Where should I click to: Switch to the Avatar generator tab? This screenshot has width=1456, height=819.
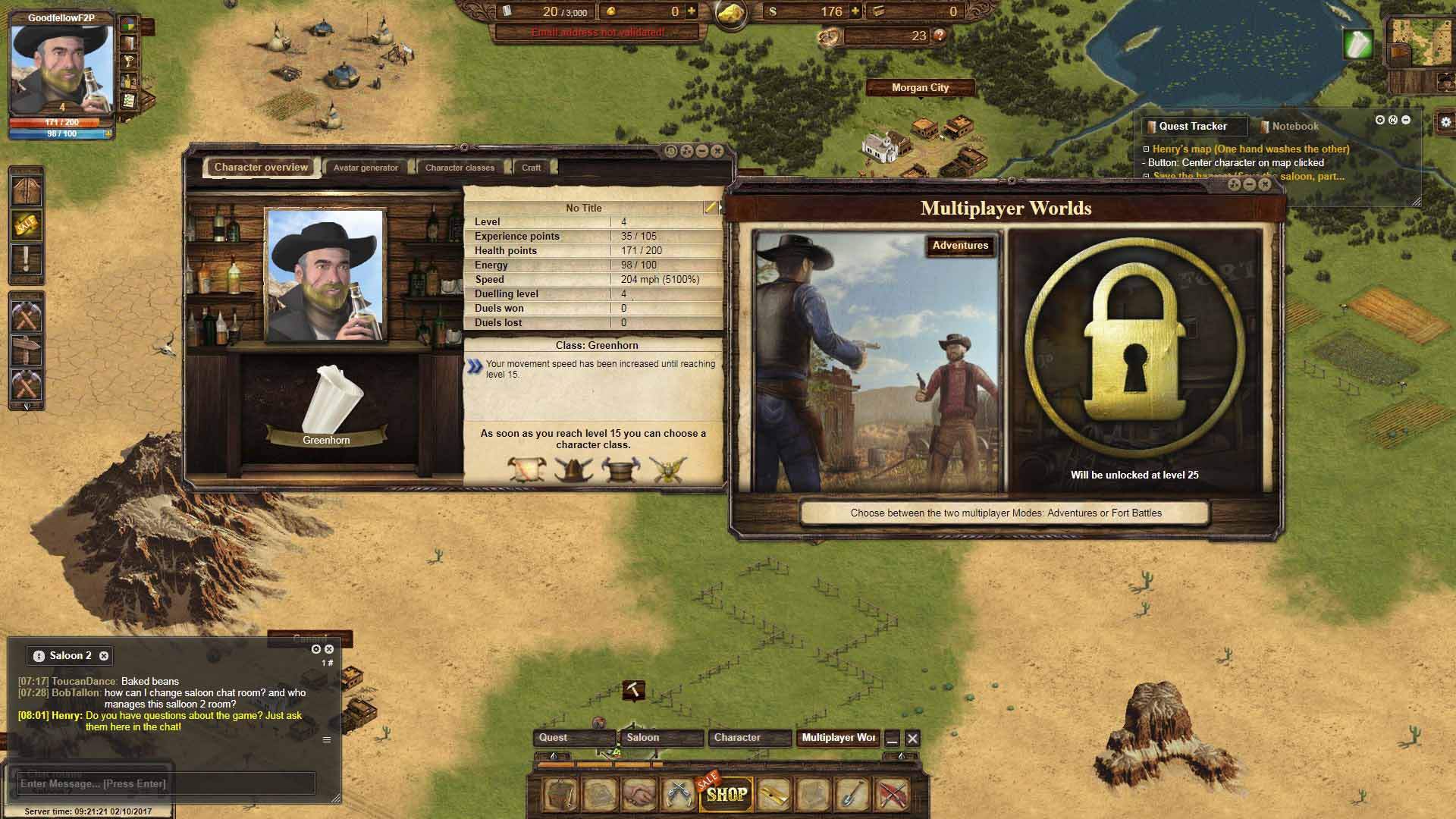click(x=366, y=168)
